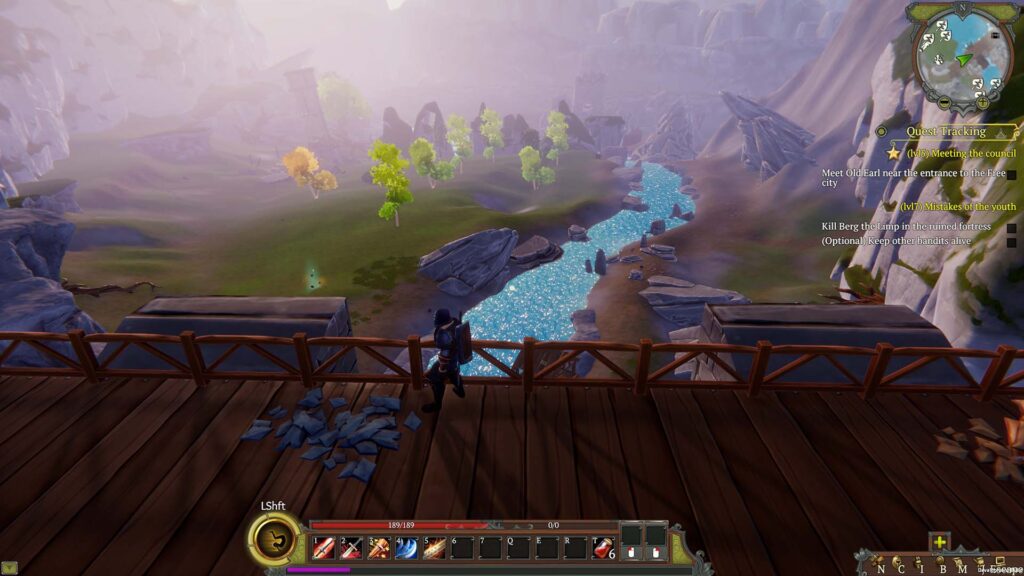Zoom in the minimap with the plus button
1024x576 pixels.
tap(982, 103)
